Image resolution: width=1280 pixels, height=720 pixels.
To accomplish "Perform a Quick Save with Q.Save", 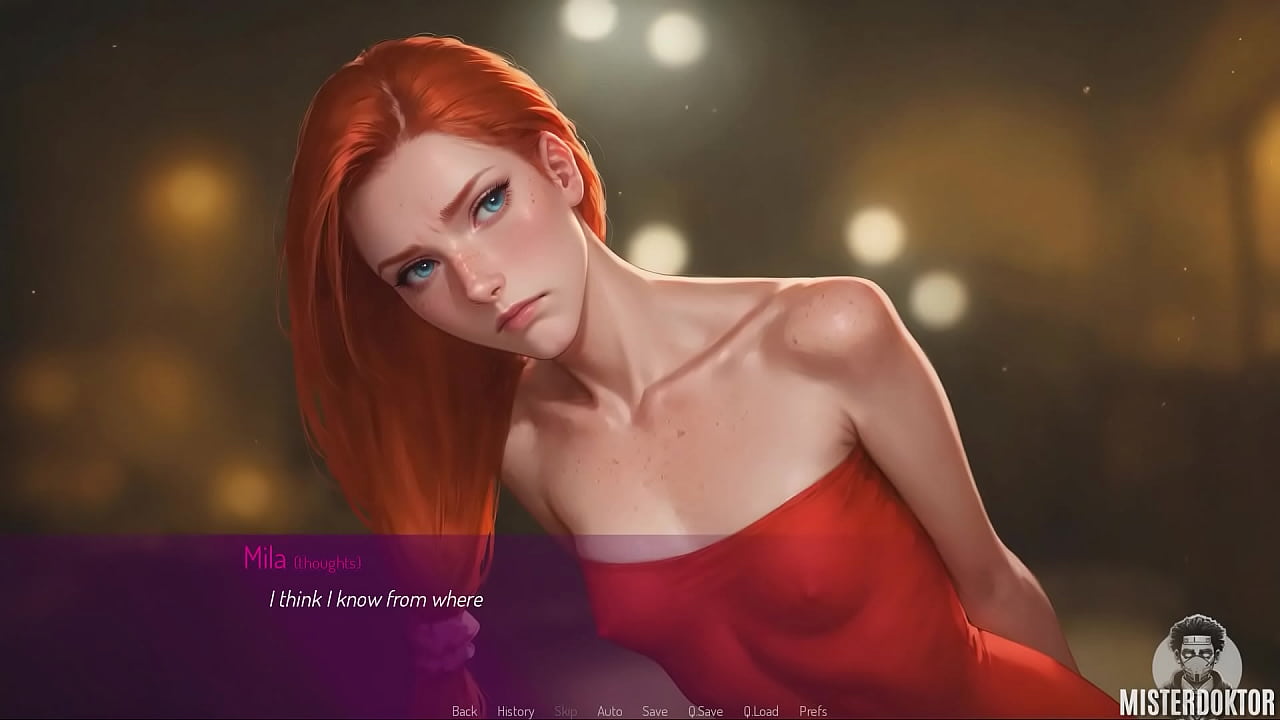I will (706, 711).
